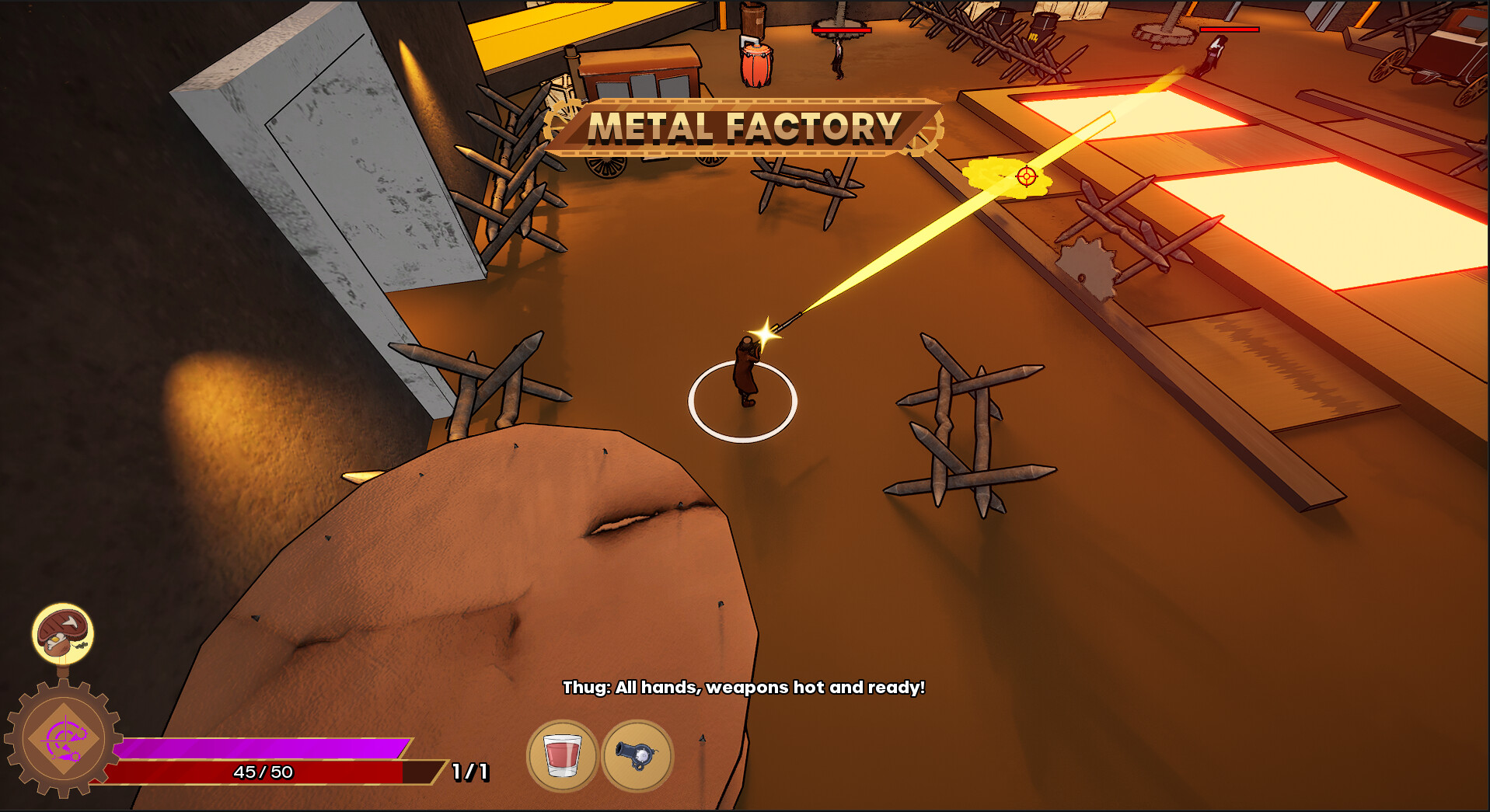Viewport: 1490px width, 812px height.
Task: Expand the Thug dialogue message
Action: click(x=744, y=687)
